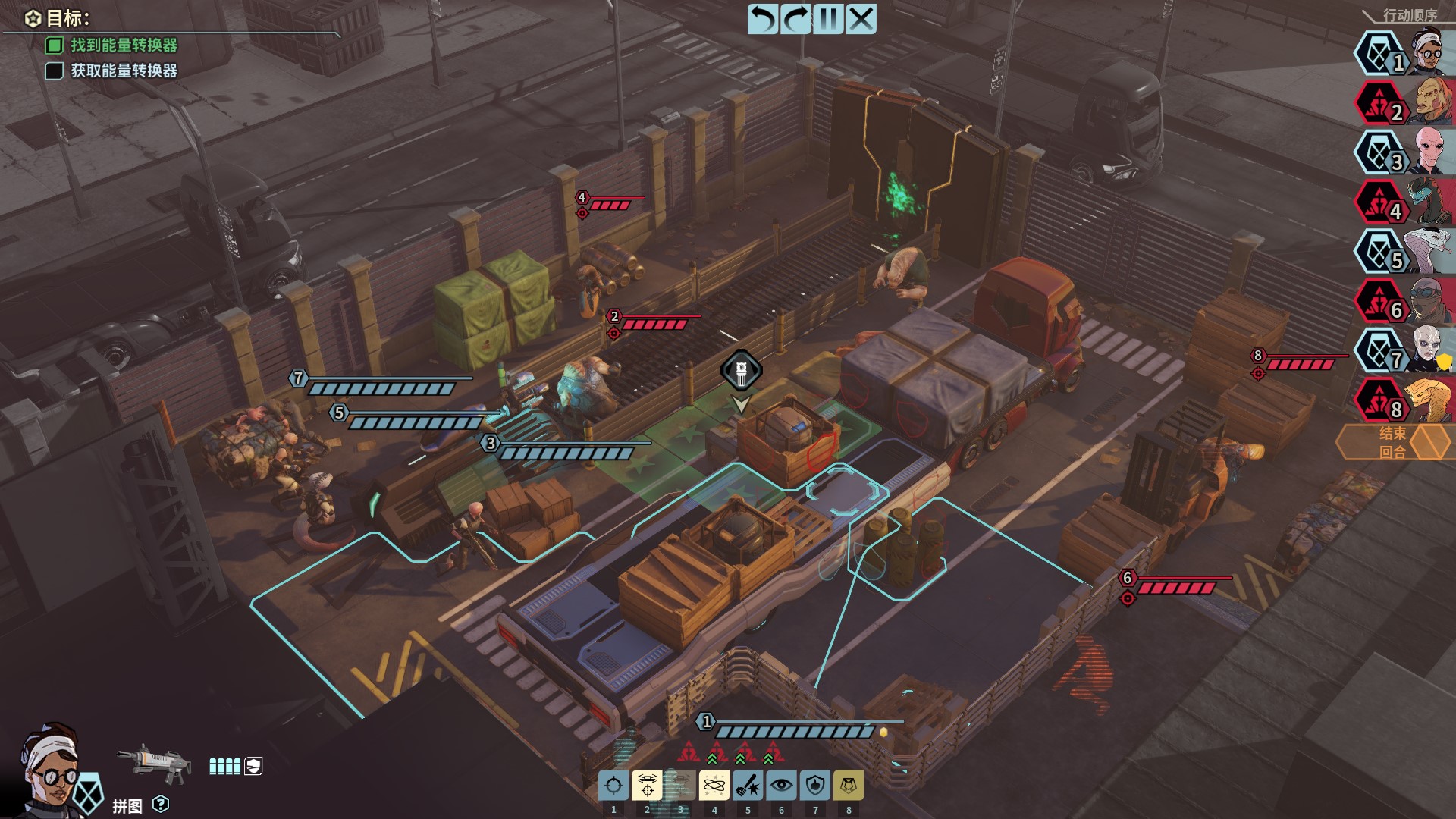Image resolution: width=1456 pixels, height=819 pixels.
Task: Pause the game with the pause button
Action: [x=828, y=19]
